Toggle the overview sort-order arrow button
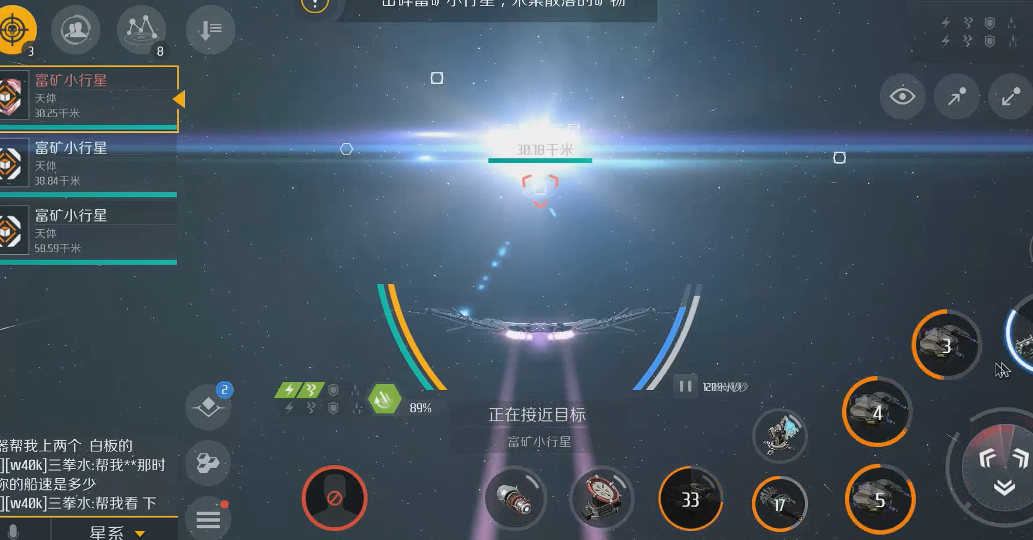The image size is (1033, 540). (210, 30)
